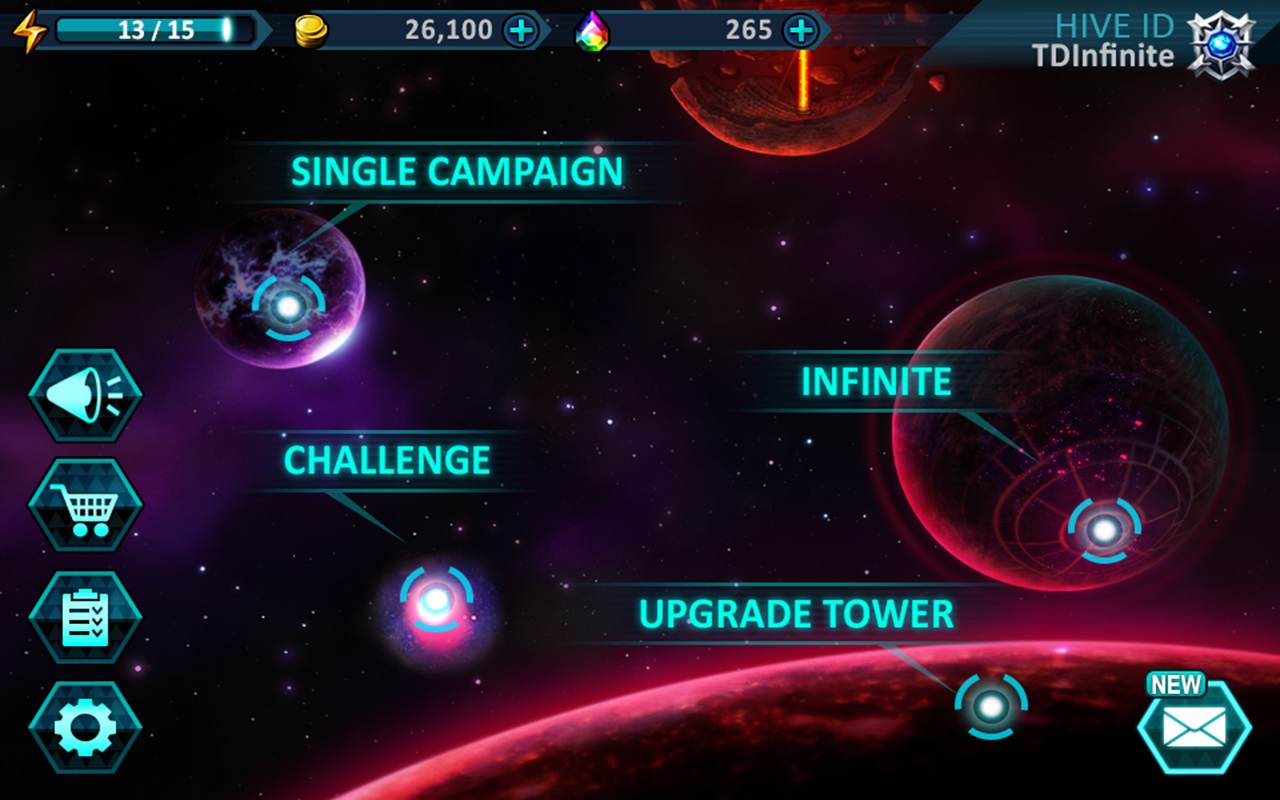
Task: Click the INFINITE label
Action: coord(875,381)
